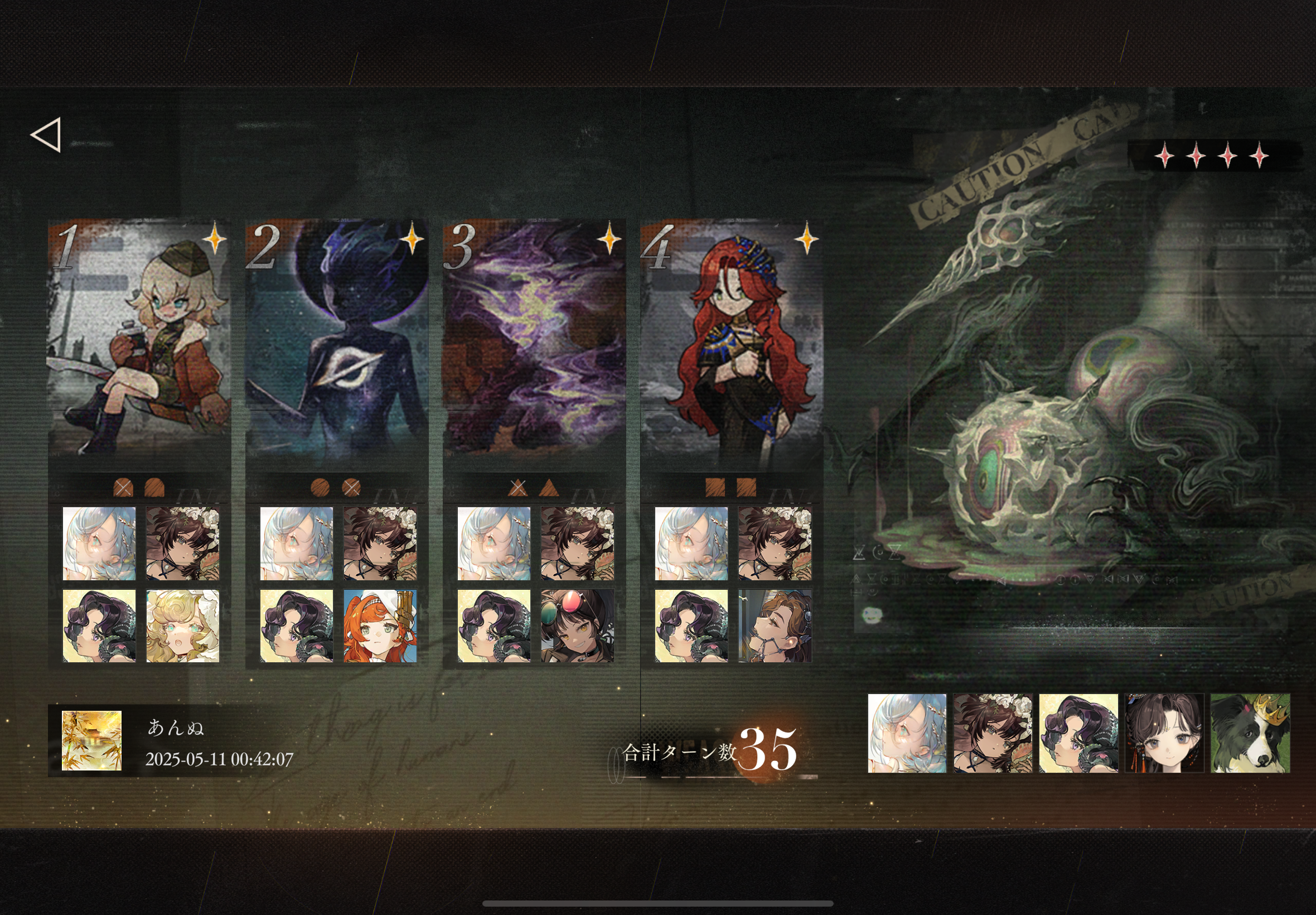1316x915 pixels.
Task: Inspect the orange-haired girl character portrait
Action: [x=380, y=625]
